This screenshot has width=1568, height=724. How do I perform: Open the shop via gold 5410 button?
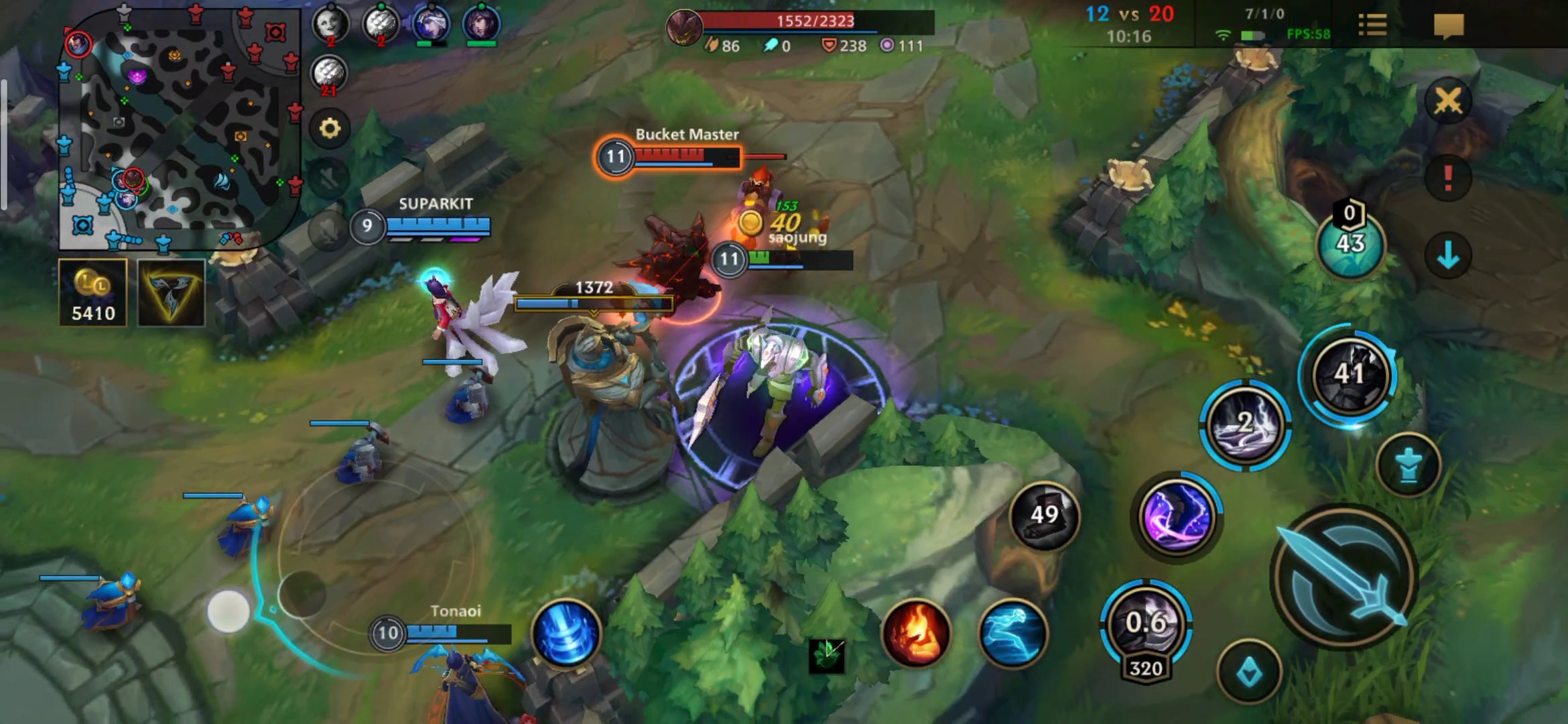(93, 293)
